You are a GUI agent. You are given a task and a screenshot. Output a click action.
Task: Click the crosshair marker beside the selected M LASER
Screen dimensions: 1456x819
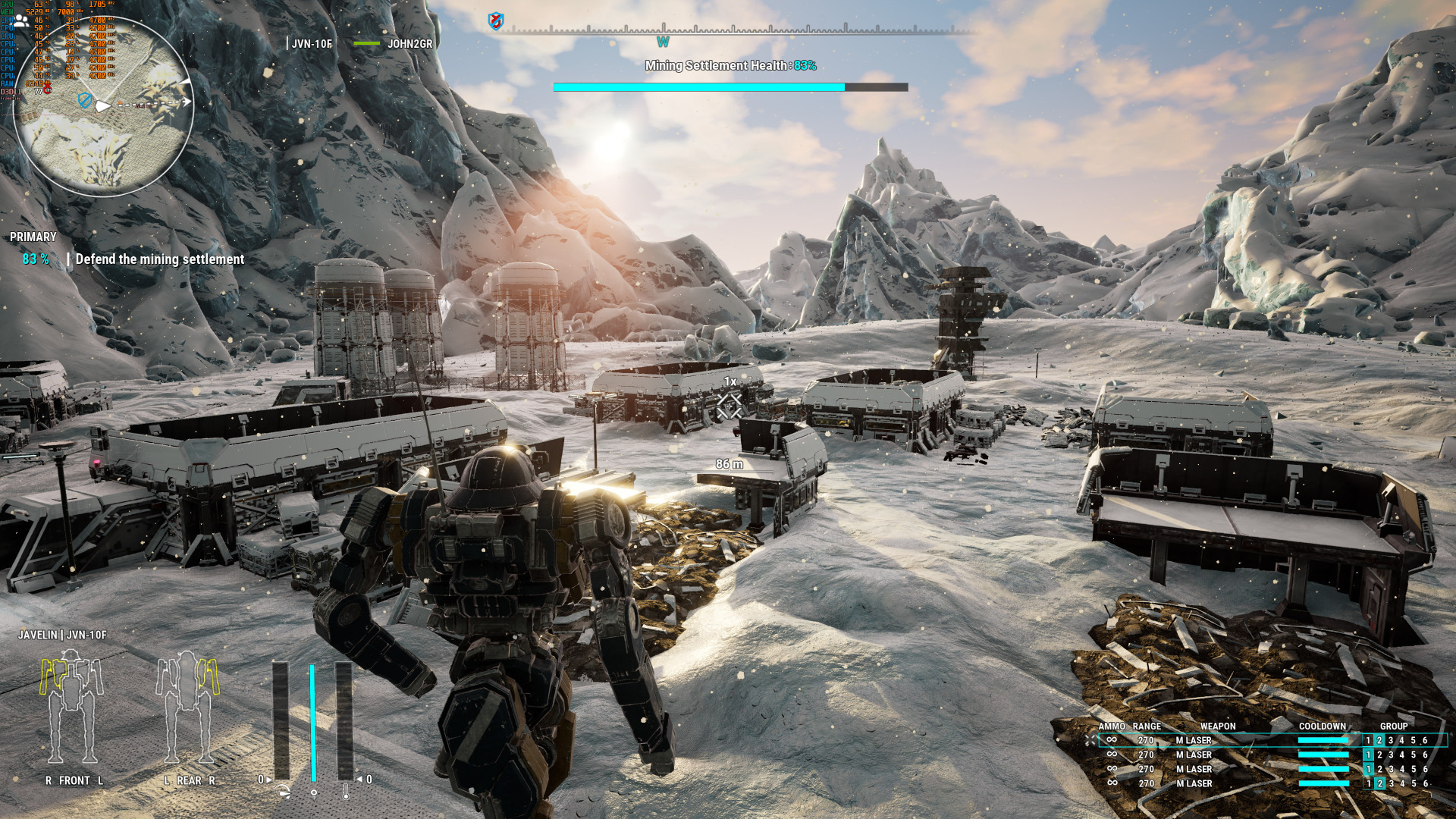point(1090,740)
